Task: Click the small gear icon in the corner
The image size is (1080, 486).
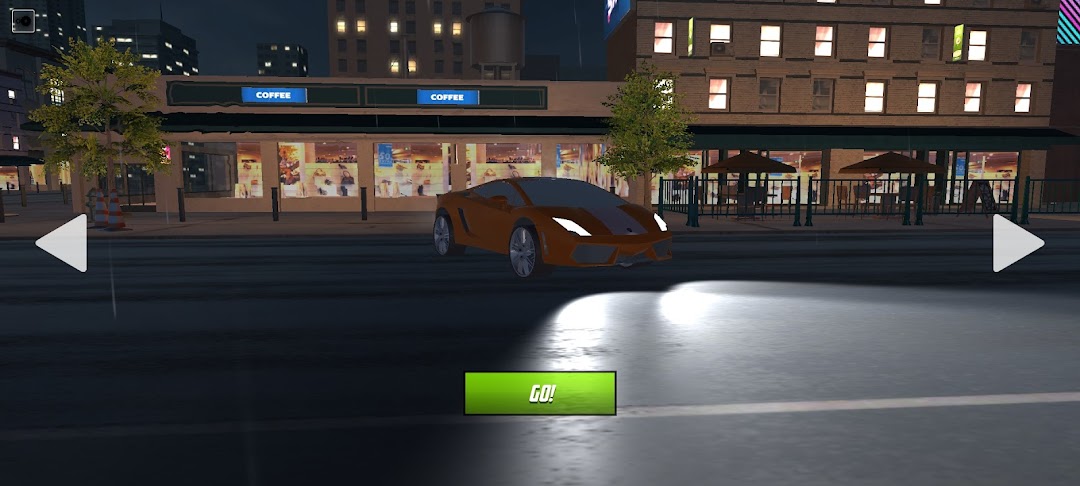Action: 22,20
